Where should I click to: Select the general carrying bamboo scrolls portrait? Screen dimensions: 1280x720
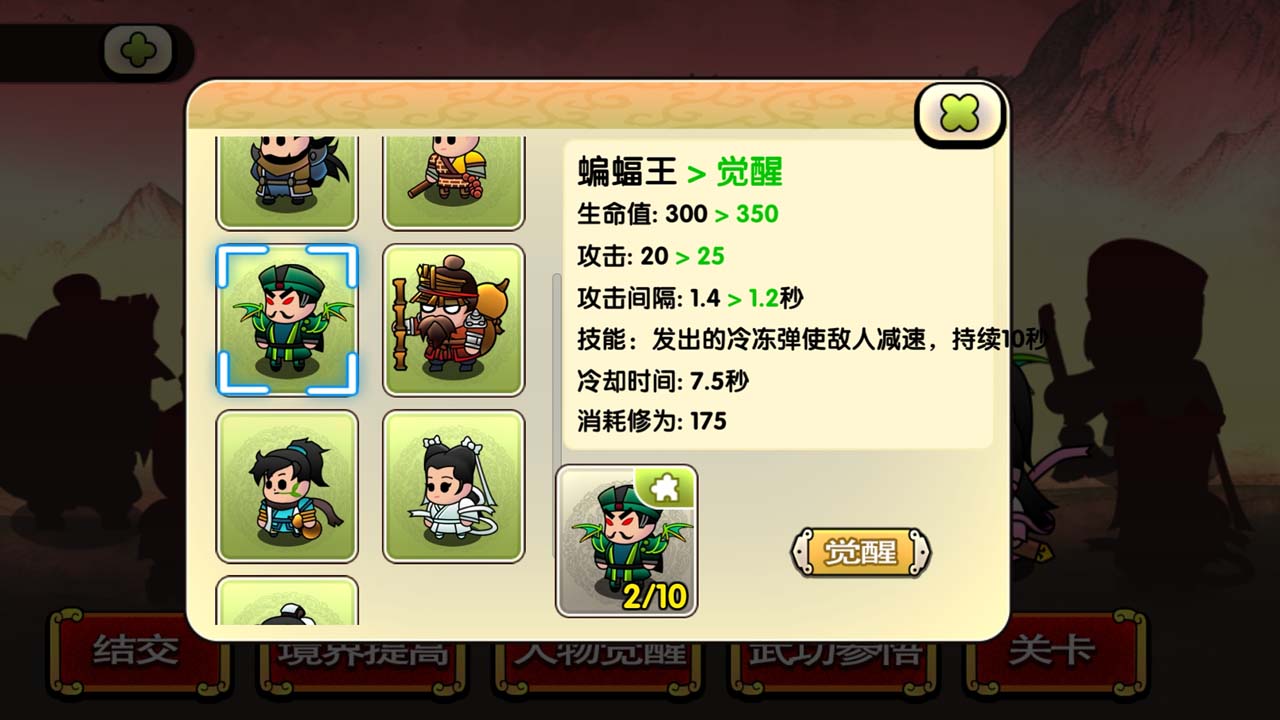(453, 320)
